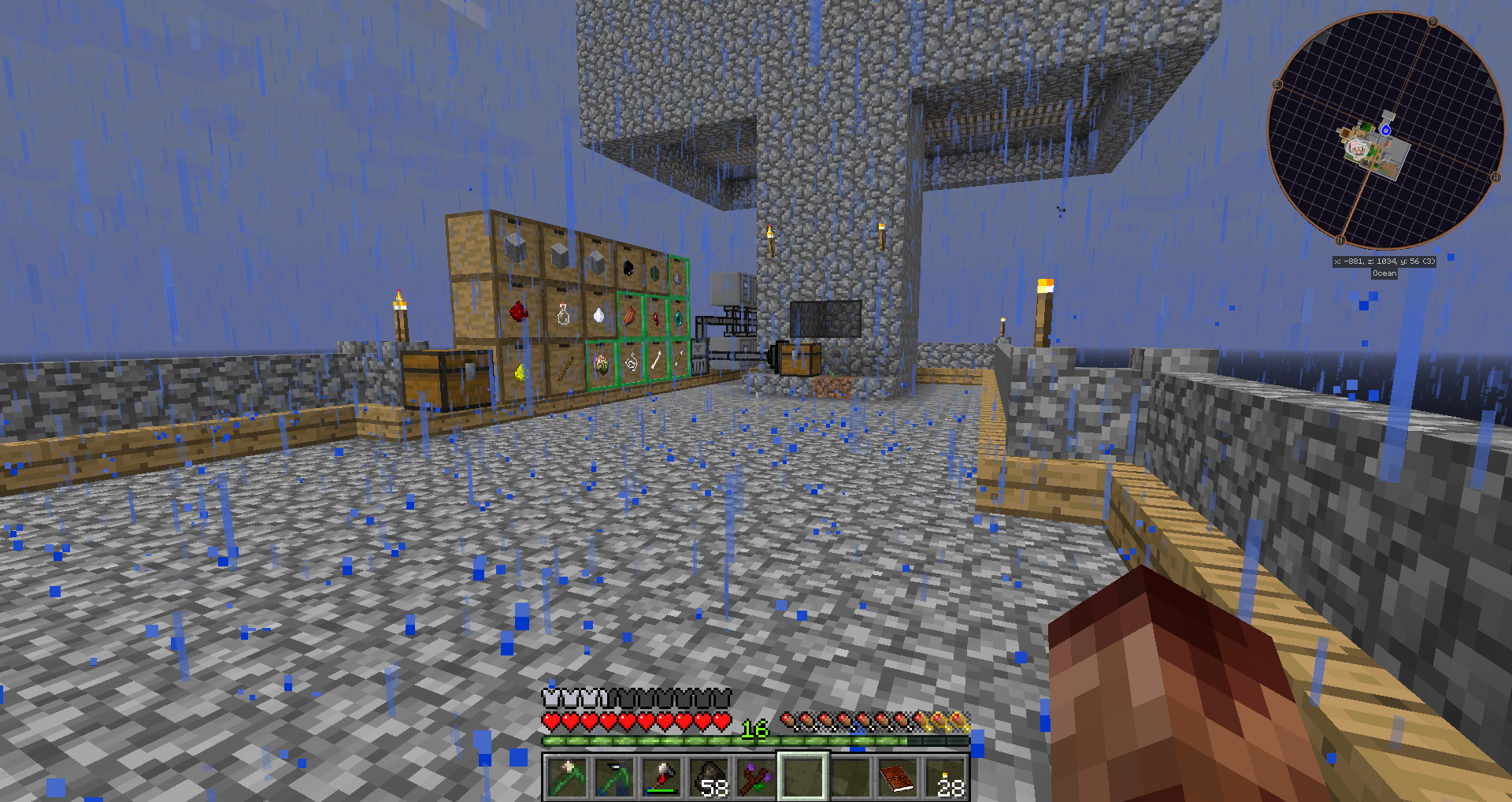Click the S compass marker on minimap
The height and width of the screenshot is (802, 1512).
pyautogui.click(x=1432, y=22)
